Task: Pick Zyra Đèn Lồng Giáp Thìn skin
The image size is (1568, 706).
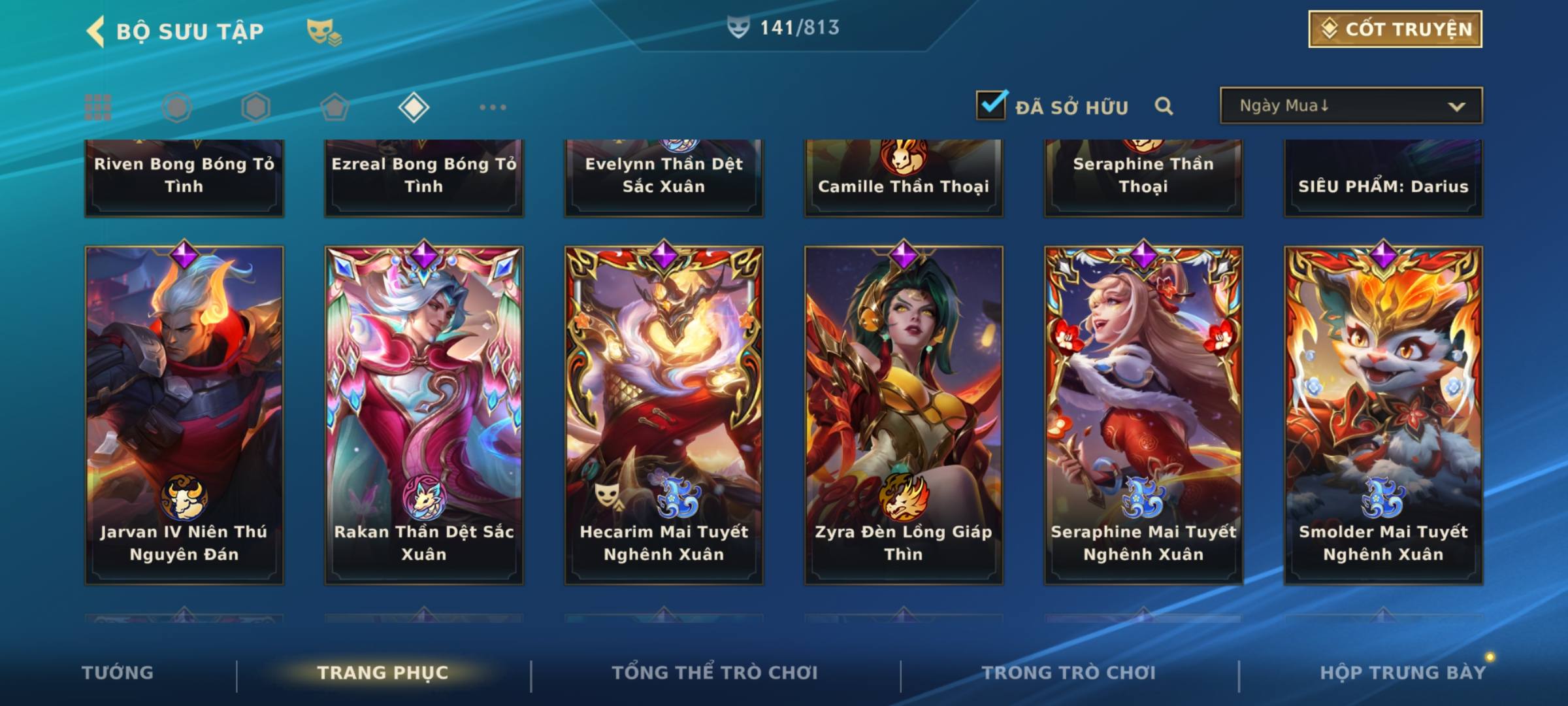Action: [904, 414]
